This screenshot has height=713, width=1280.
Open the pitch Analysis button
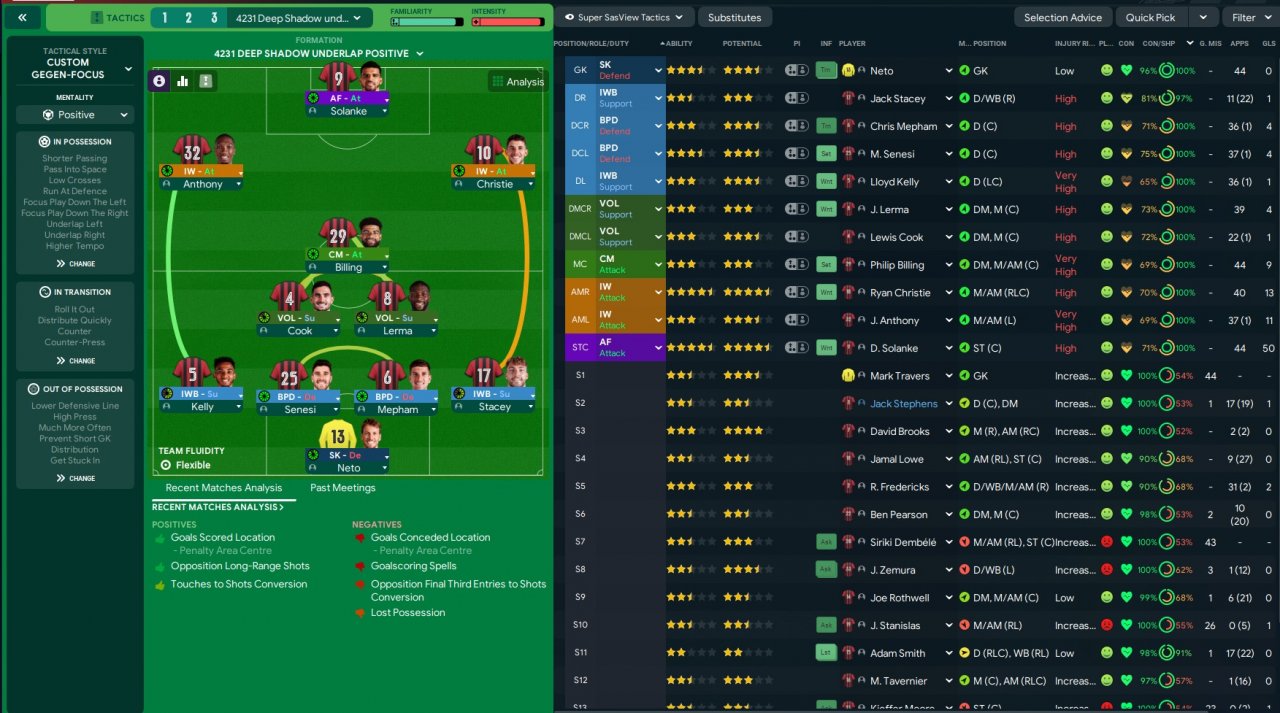(x=517, y=82)
